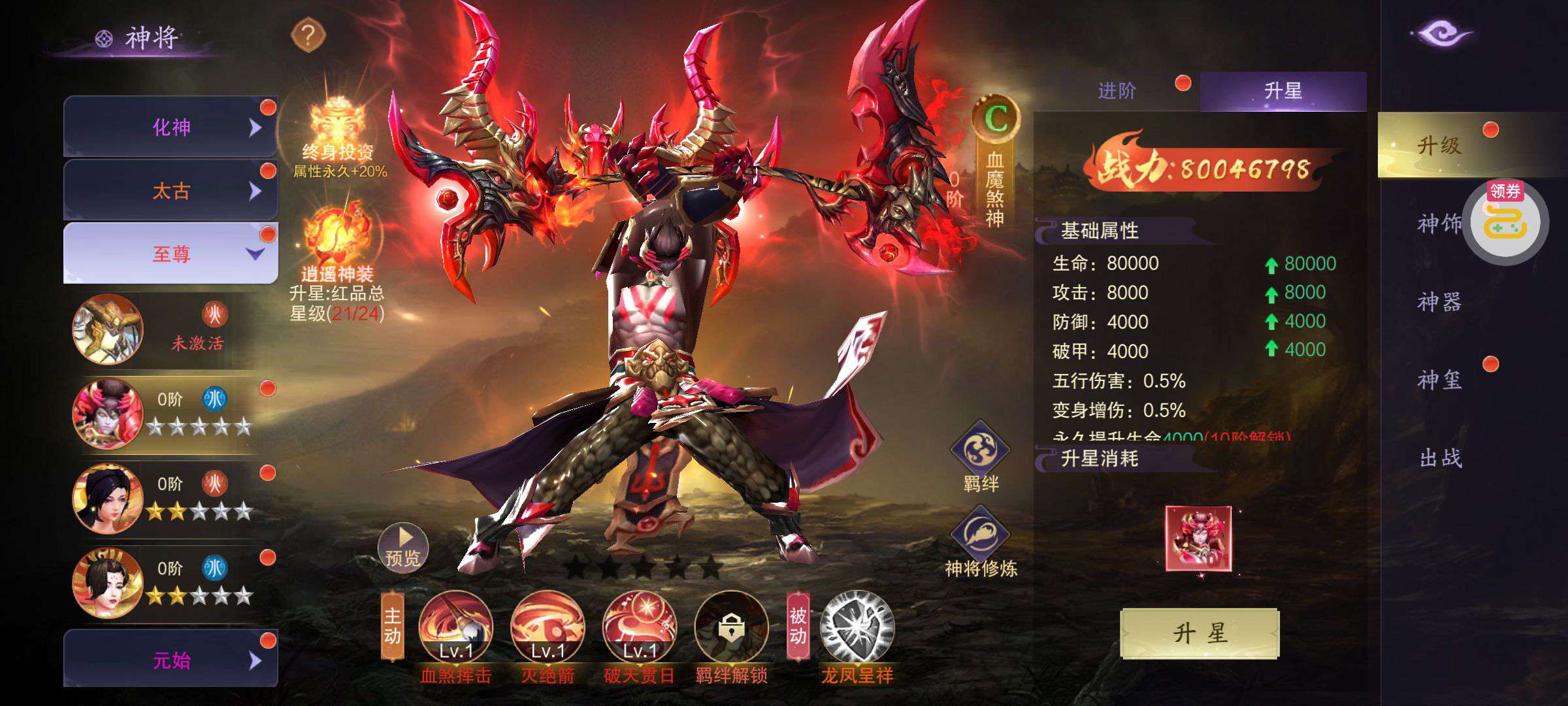View the 破天贯日 skill

640,627
